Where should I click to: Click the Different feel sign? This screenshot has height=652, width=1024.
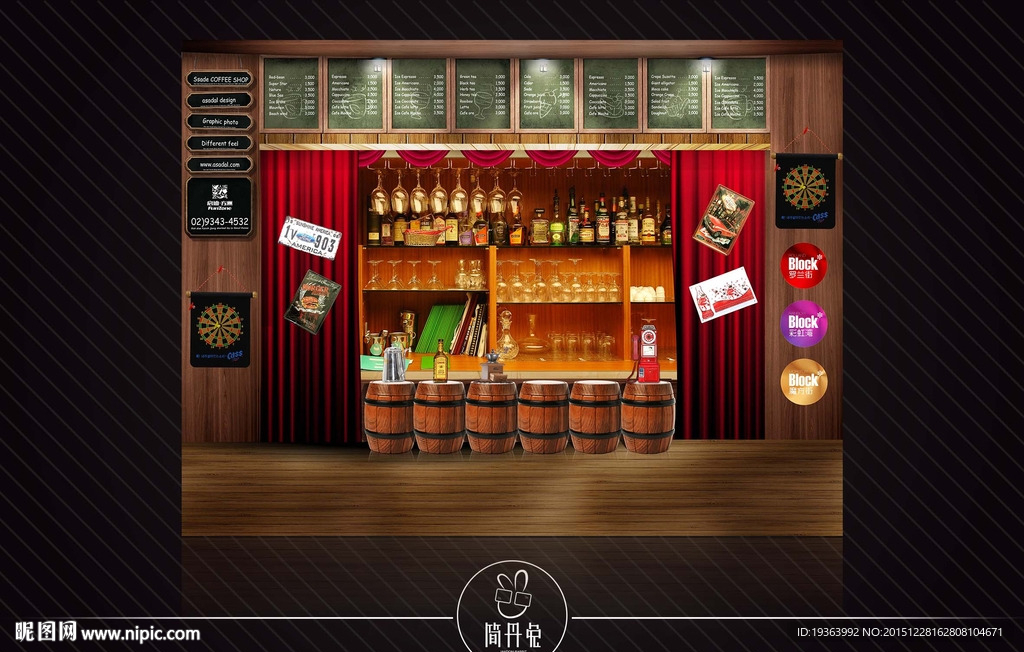(x=219, y=143)
